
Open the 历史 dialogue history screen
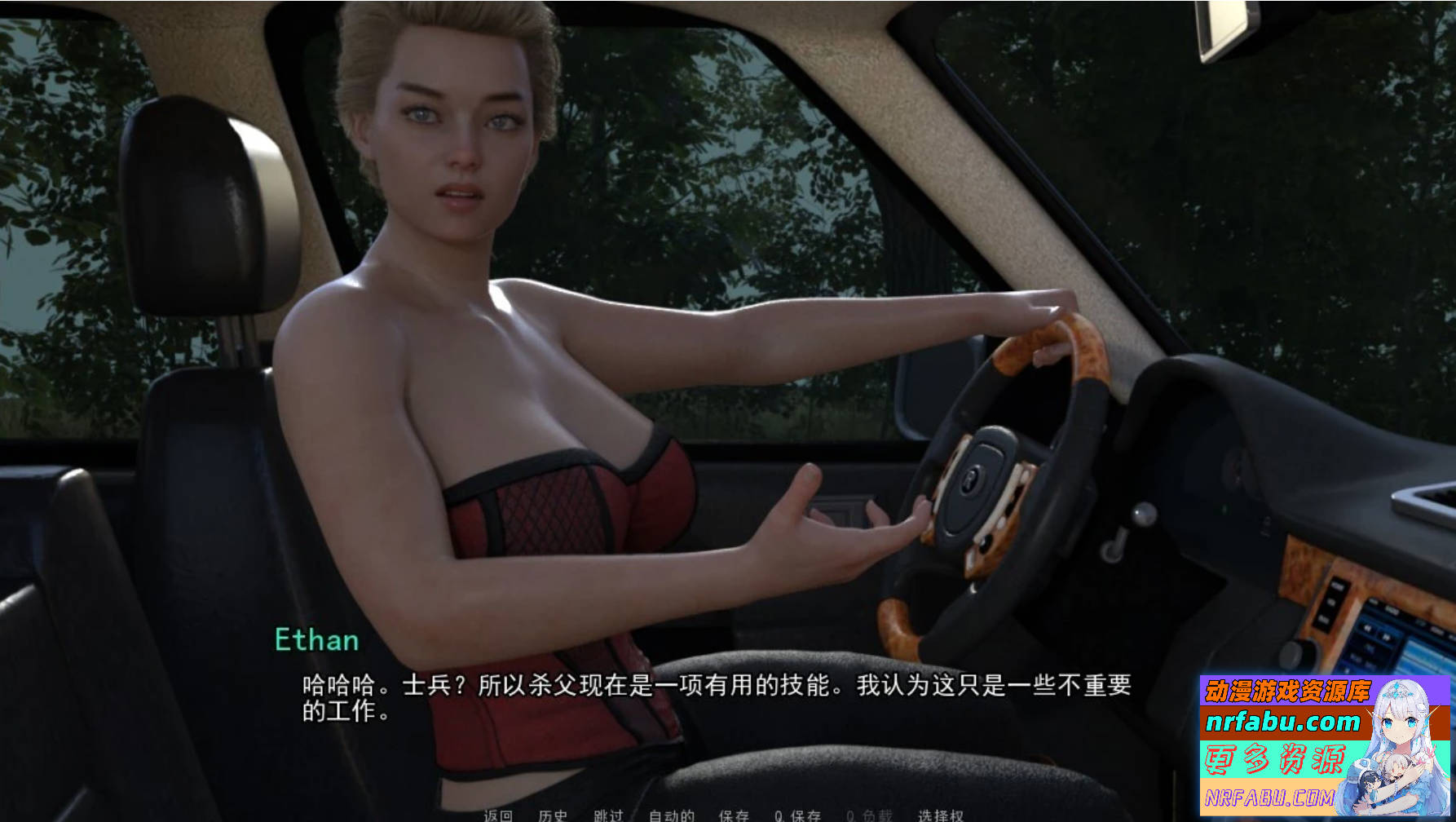point(553,814)
